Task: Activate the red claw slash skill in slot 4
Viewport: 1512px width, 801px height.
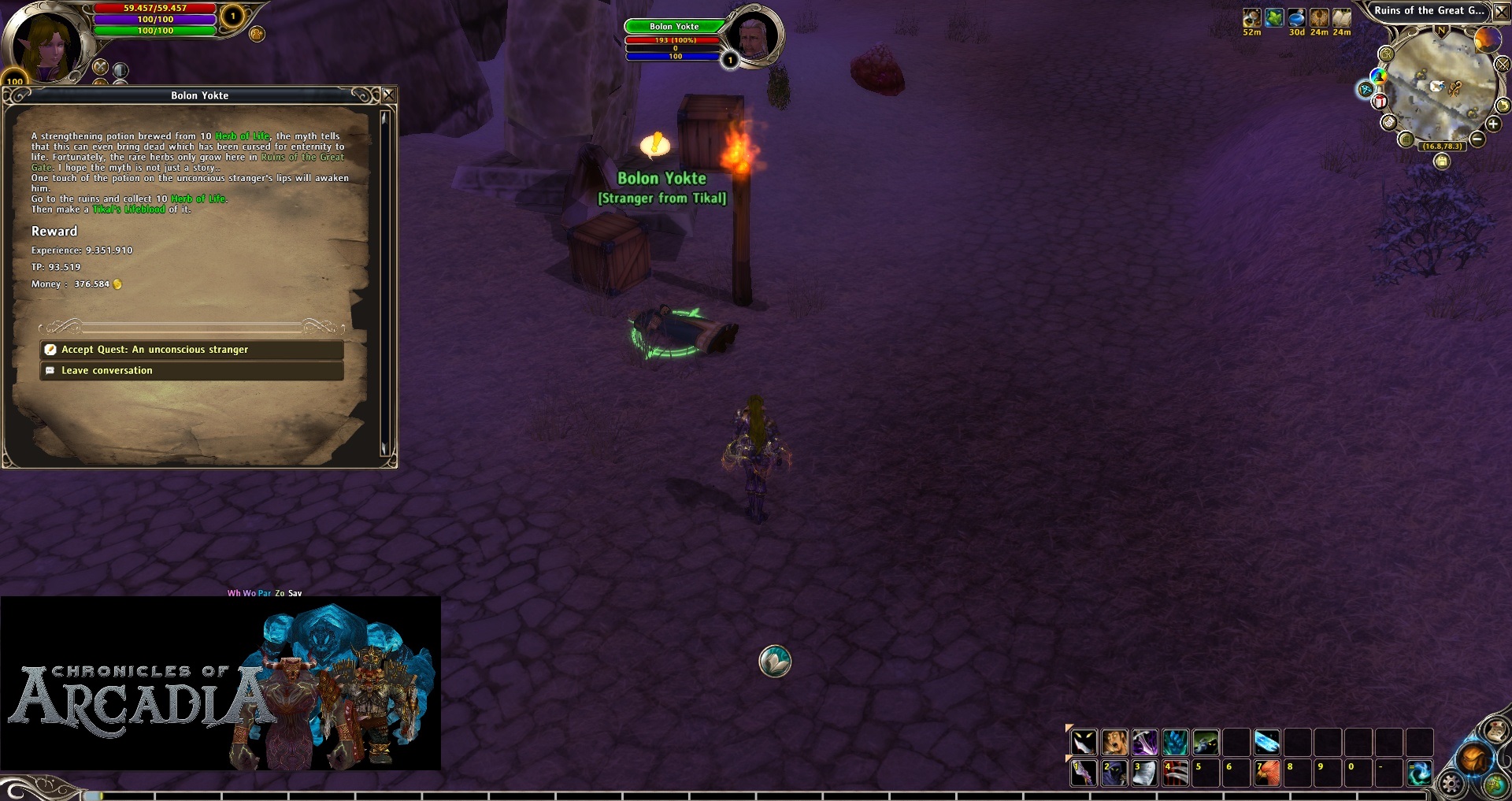Action: pos(1175,773)
